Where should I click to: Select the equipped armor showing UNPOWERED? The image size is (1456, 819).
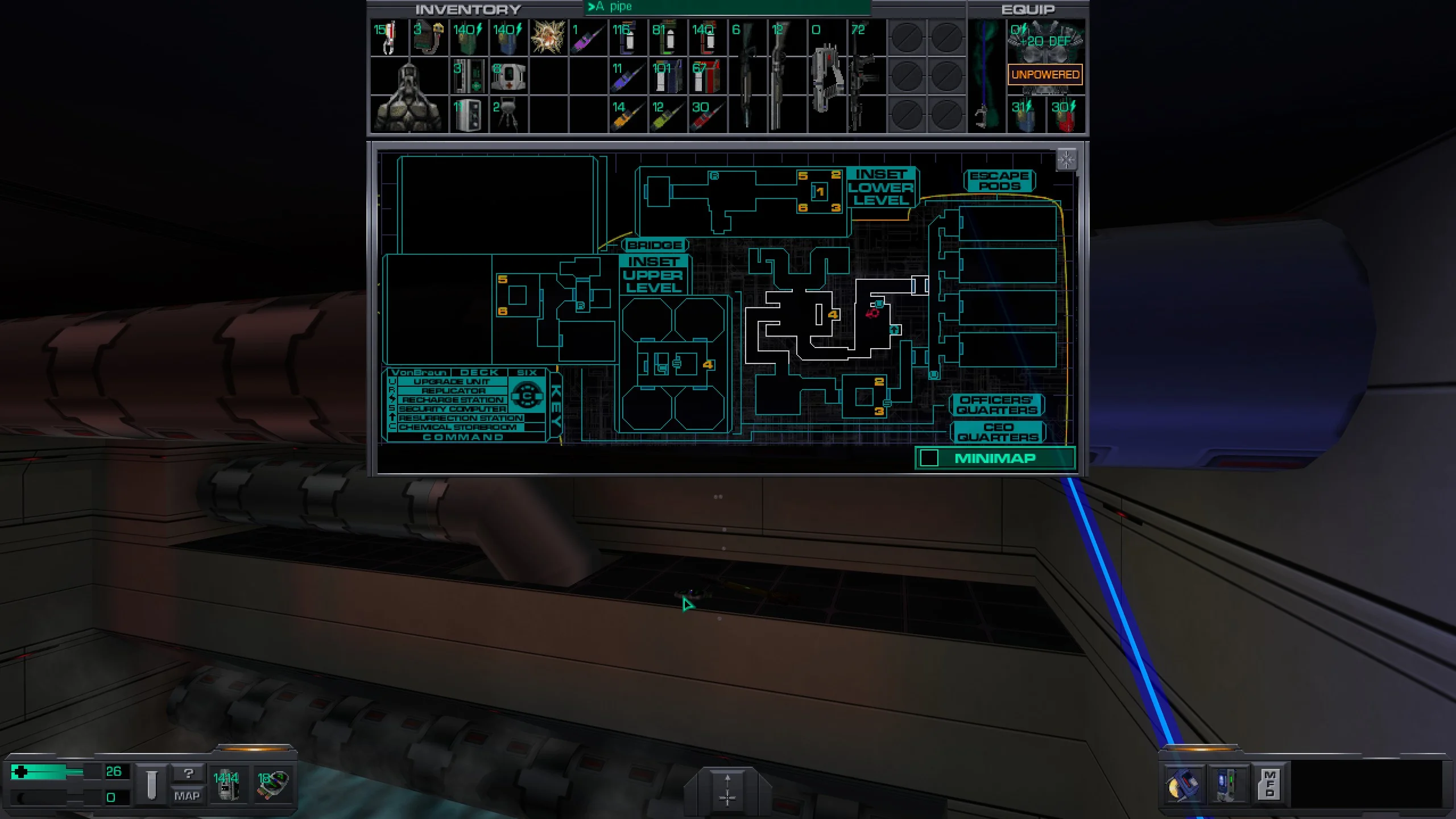1045,57
